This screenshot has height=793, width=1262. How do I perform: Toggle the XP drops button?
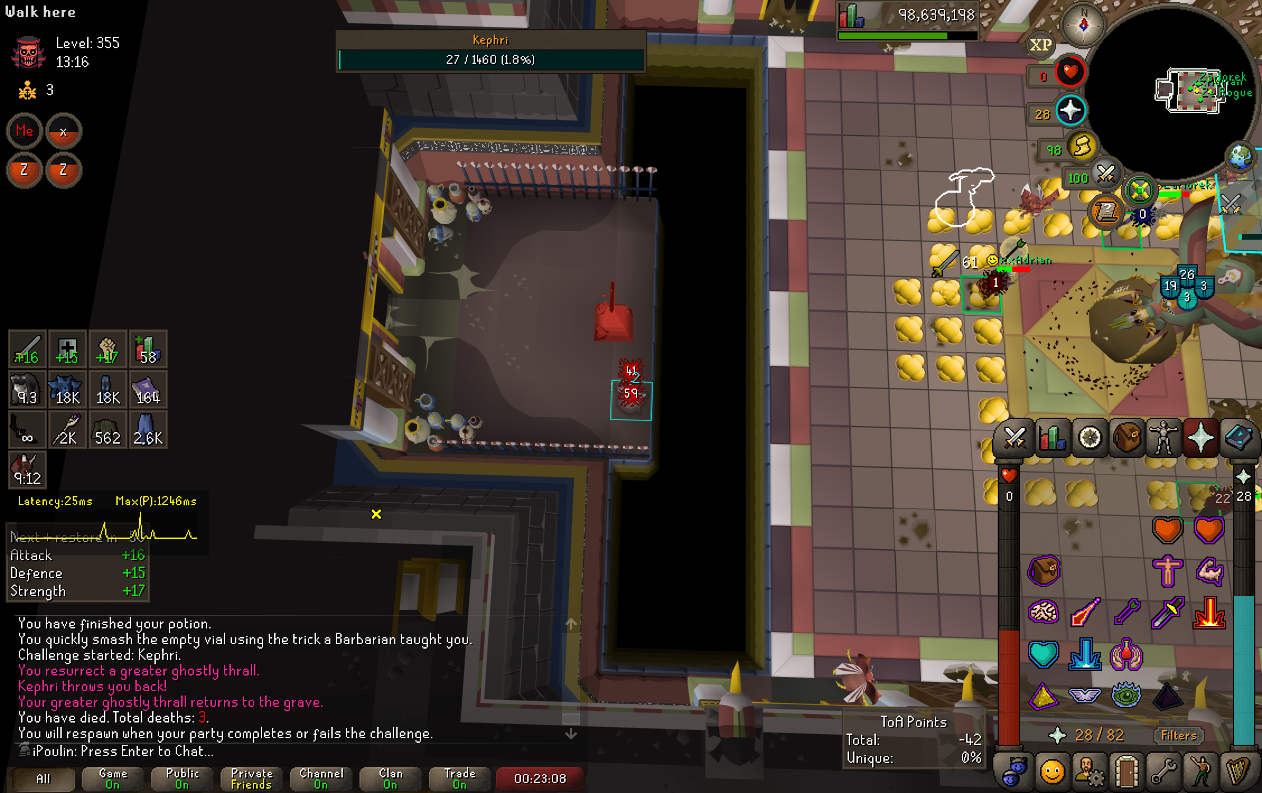pos(1041,45)
